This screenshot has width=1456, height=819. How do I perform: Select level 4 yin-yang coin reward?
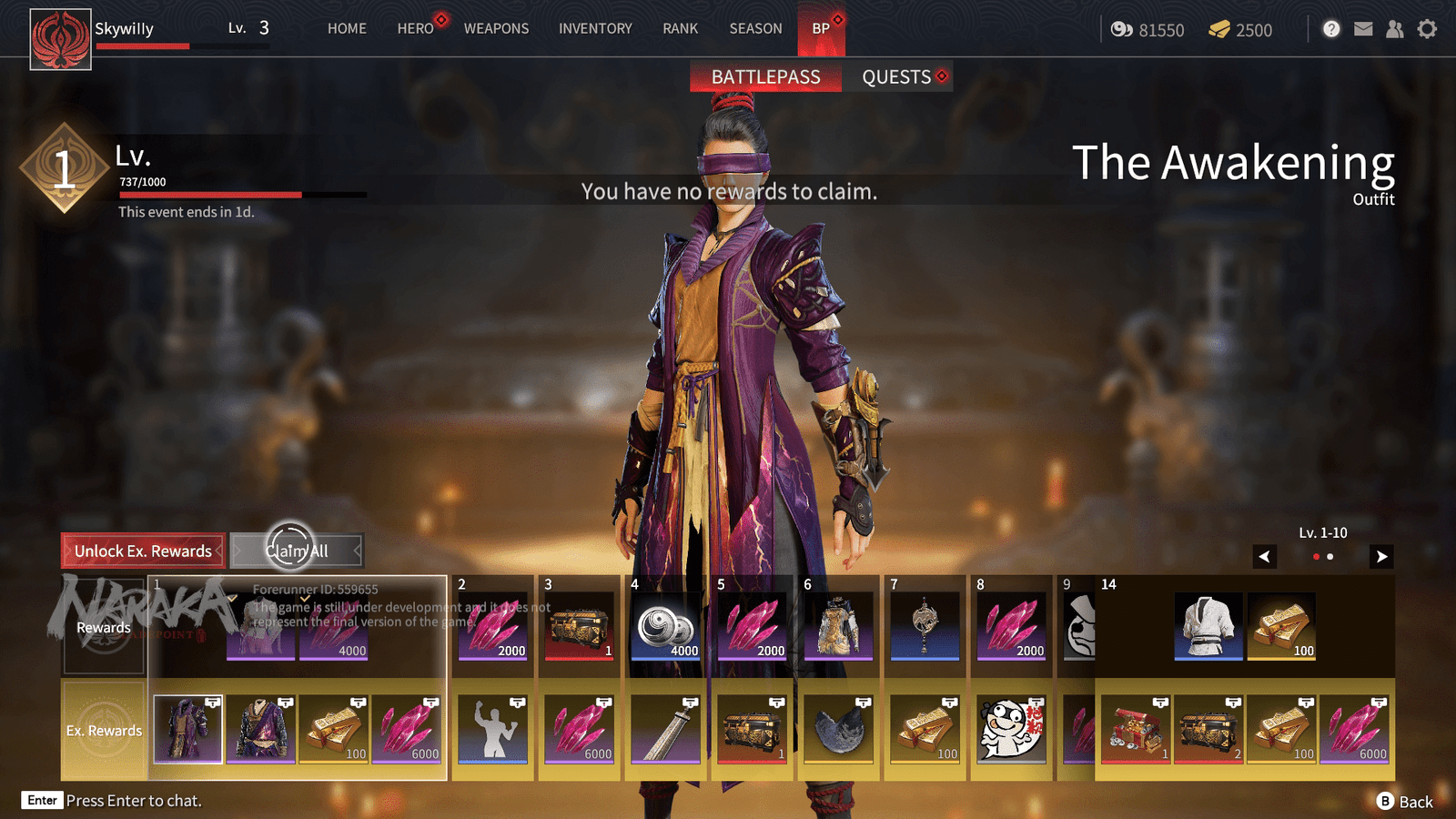[x=666, y=626]
